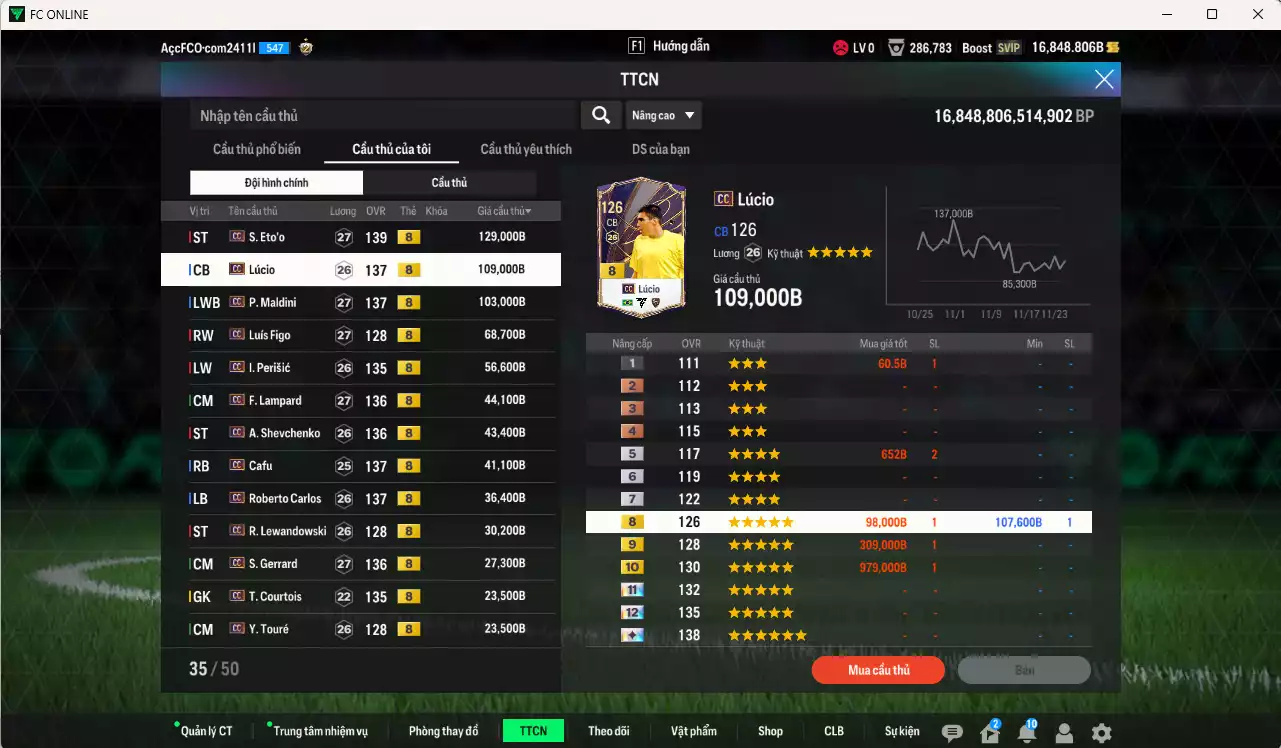The width and height of the screenshot is (1281, 748).
Task: Click the search magnifier icon
Action: [x=600, y=115]
